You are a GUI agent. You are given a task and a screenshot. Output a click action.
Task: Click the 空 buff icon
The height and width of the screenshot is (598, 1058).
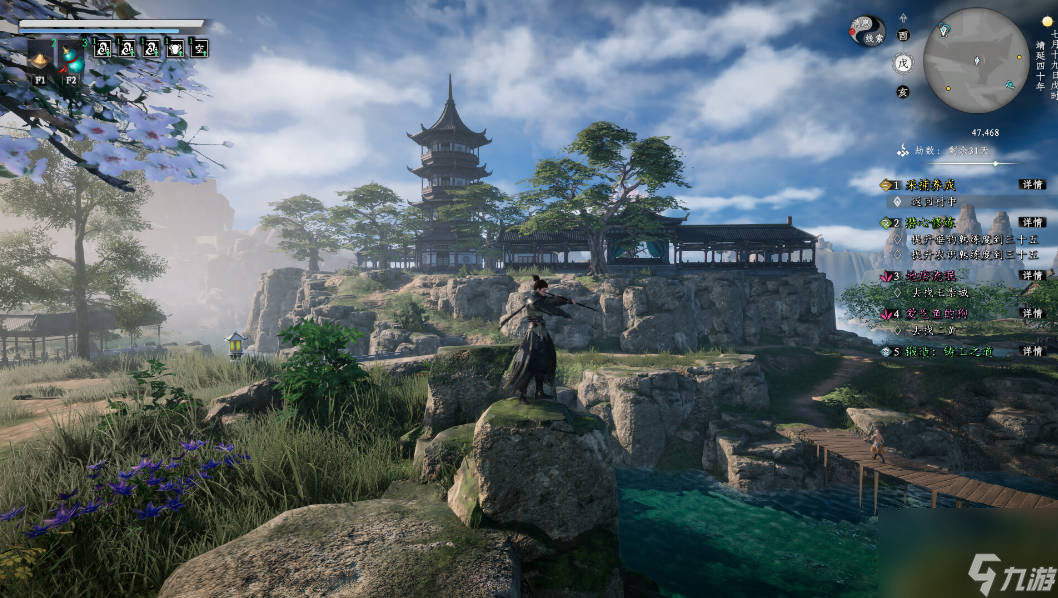(199, 46)
